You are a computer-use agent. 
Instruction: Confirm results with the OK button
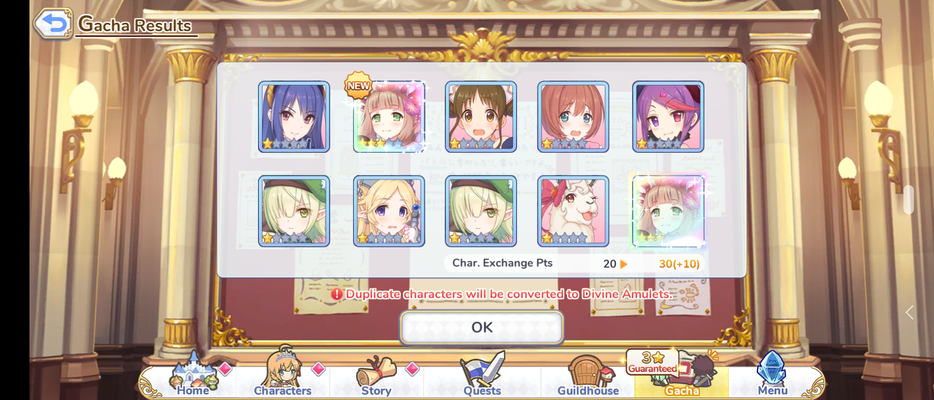[481, 327]
